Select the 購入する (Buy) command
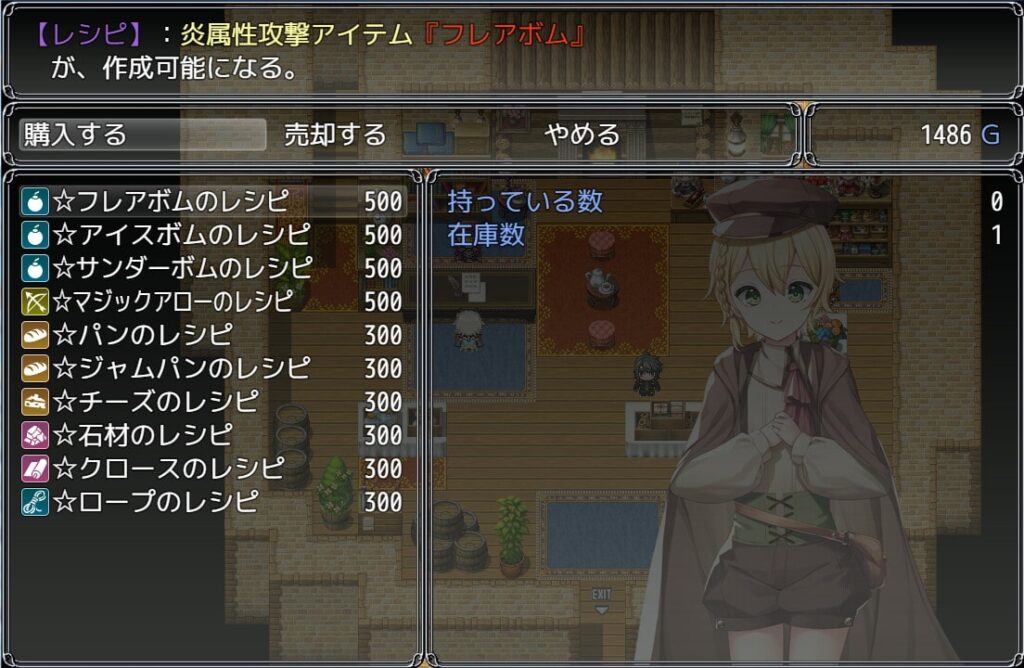Viewport: 1024px width, 668px height. (142, 135)
